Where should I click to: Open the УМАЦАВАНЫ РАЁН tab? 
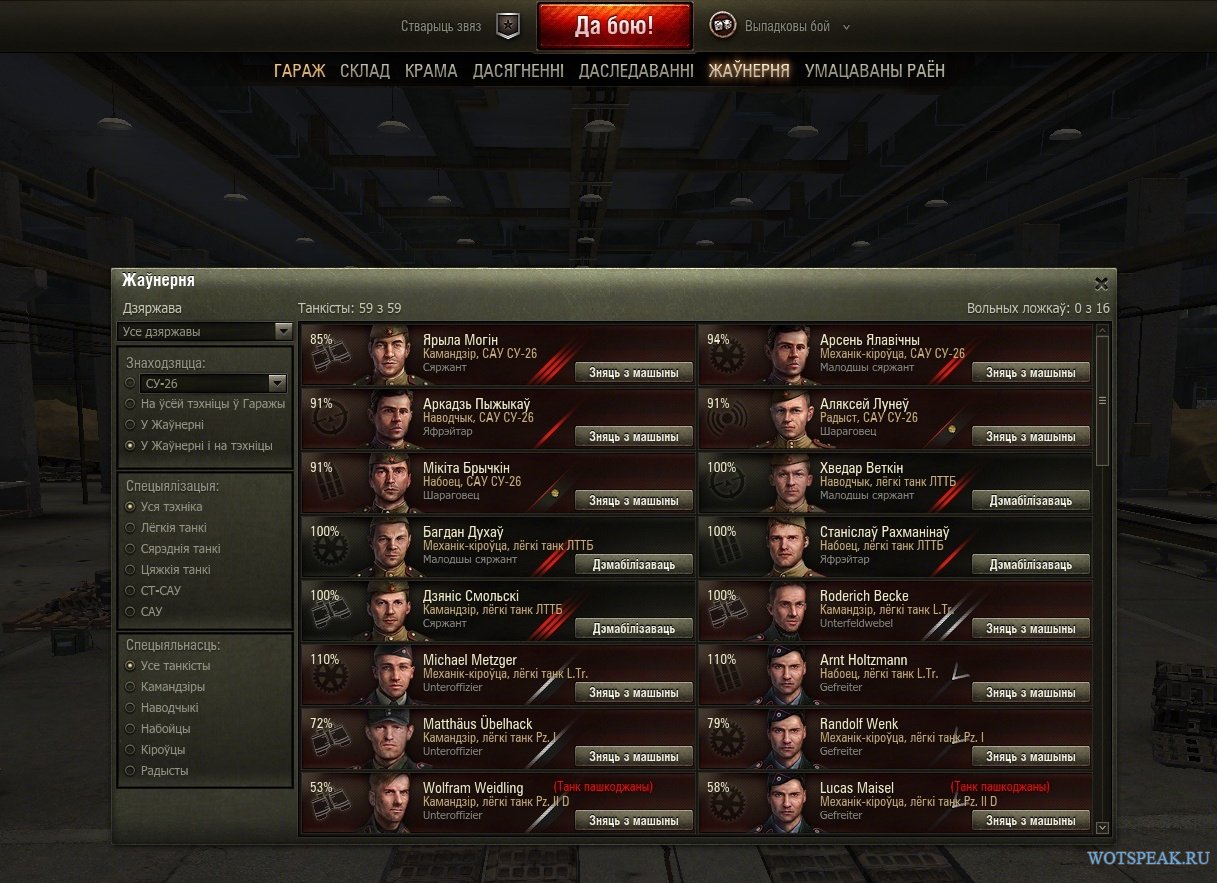pyautogui.click(x=874, y=70)
